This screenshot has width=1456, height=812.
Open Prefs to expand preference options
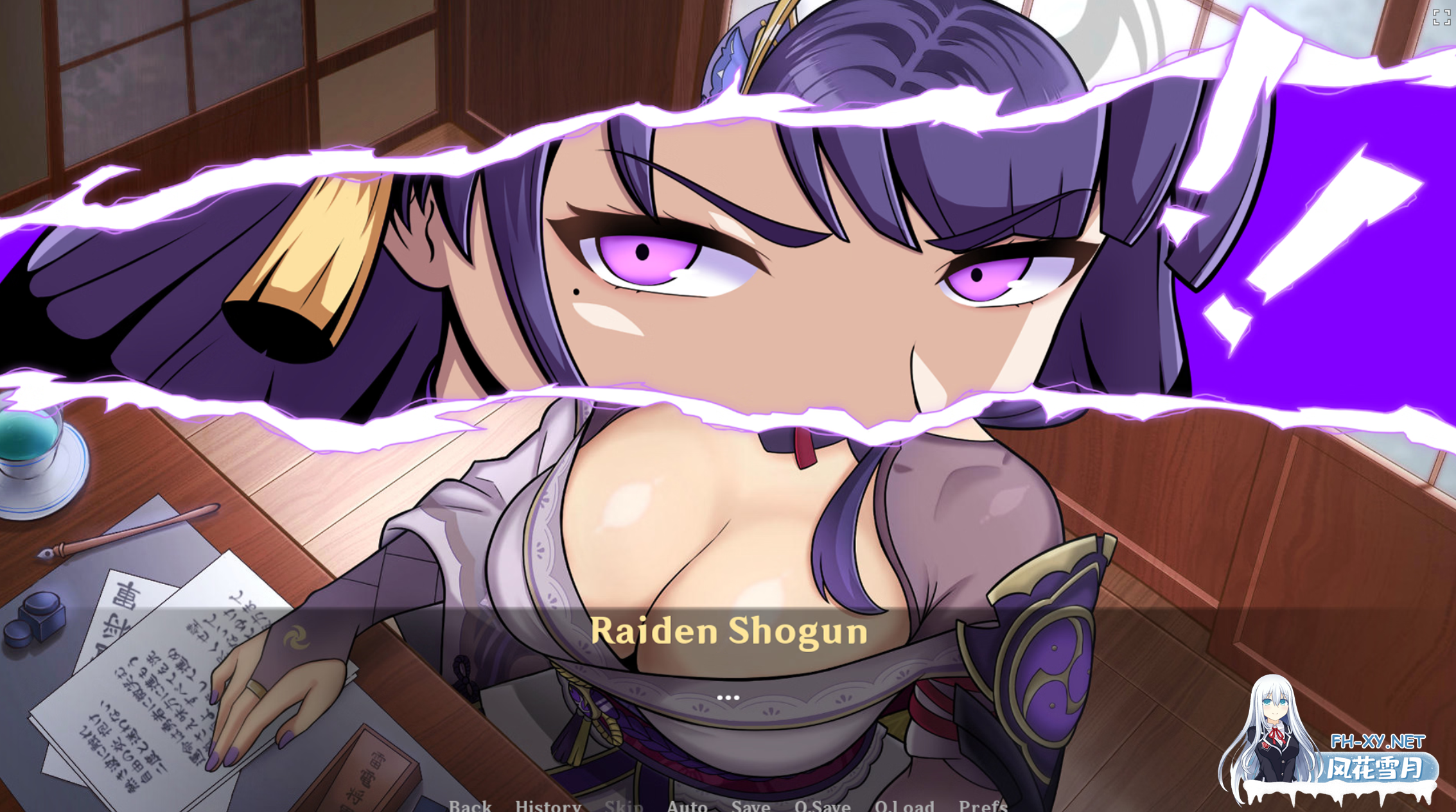point(982,804)
